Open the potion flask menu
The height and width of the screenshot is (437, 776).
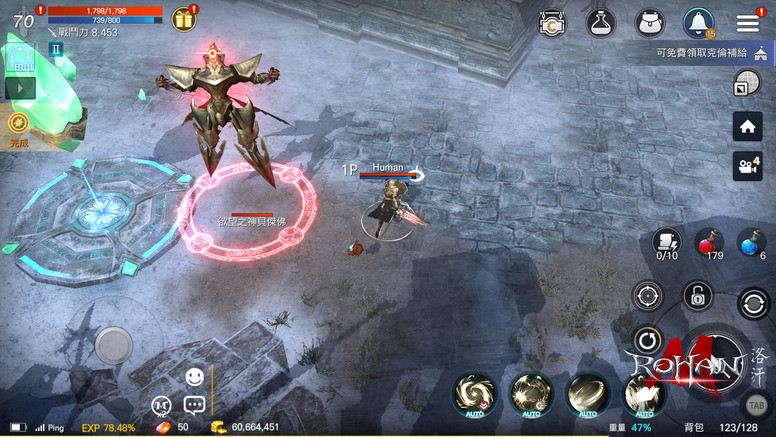(600, 24)
